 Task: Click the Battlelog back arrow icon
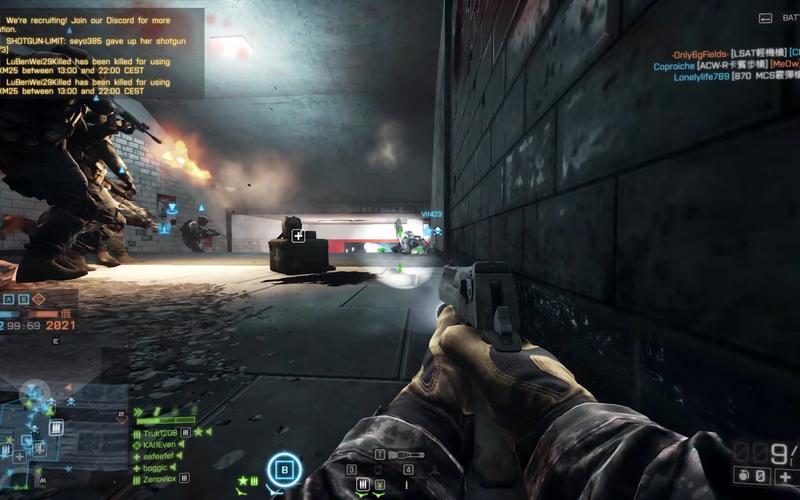pyautogui.click(x=766, y=18)
